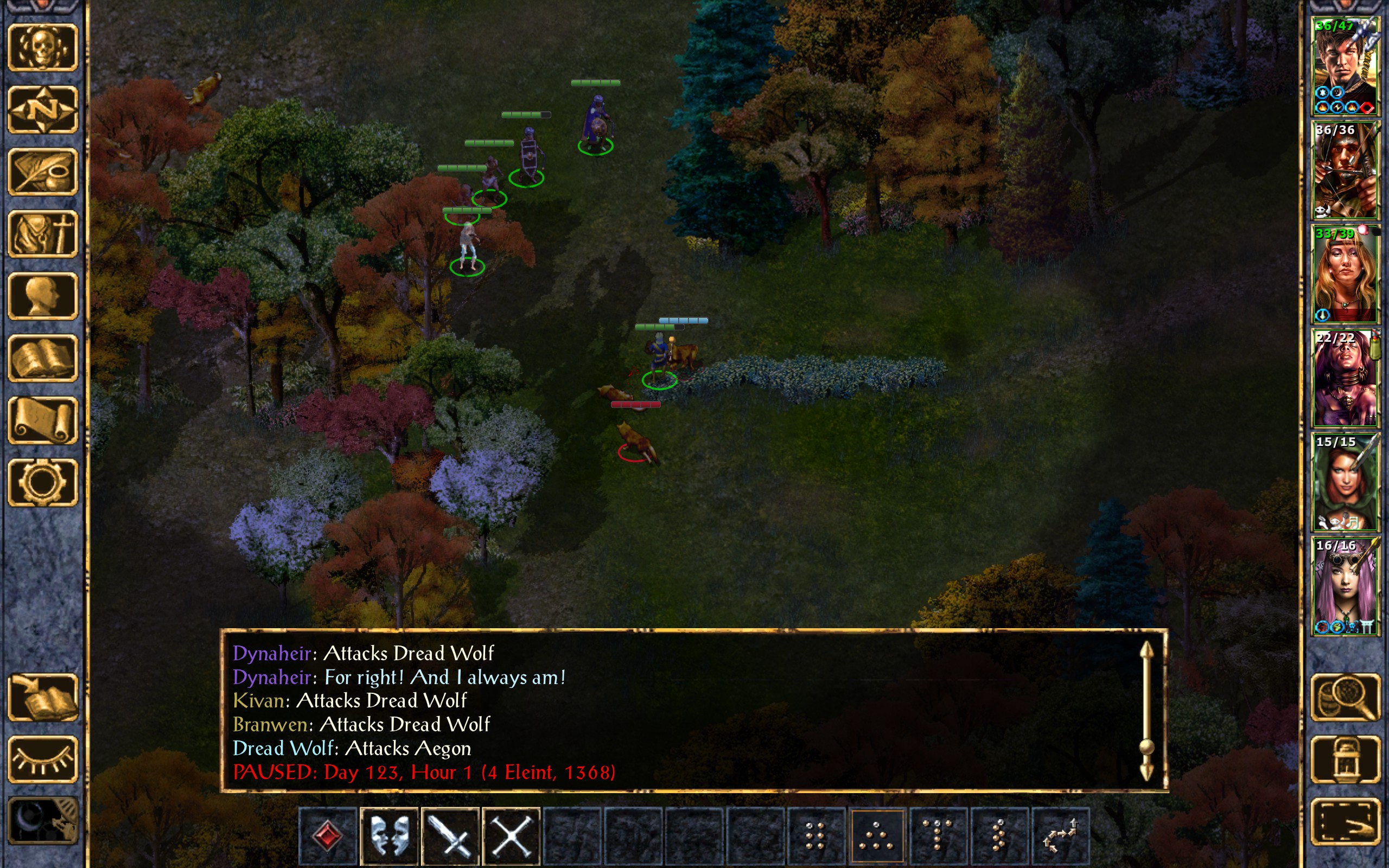Select the pink-haired portrait with 16/16 health
The image size is (1389, 868).
1345,586
